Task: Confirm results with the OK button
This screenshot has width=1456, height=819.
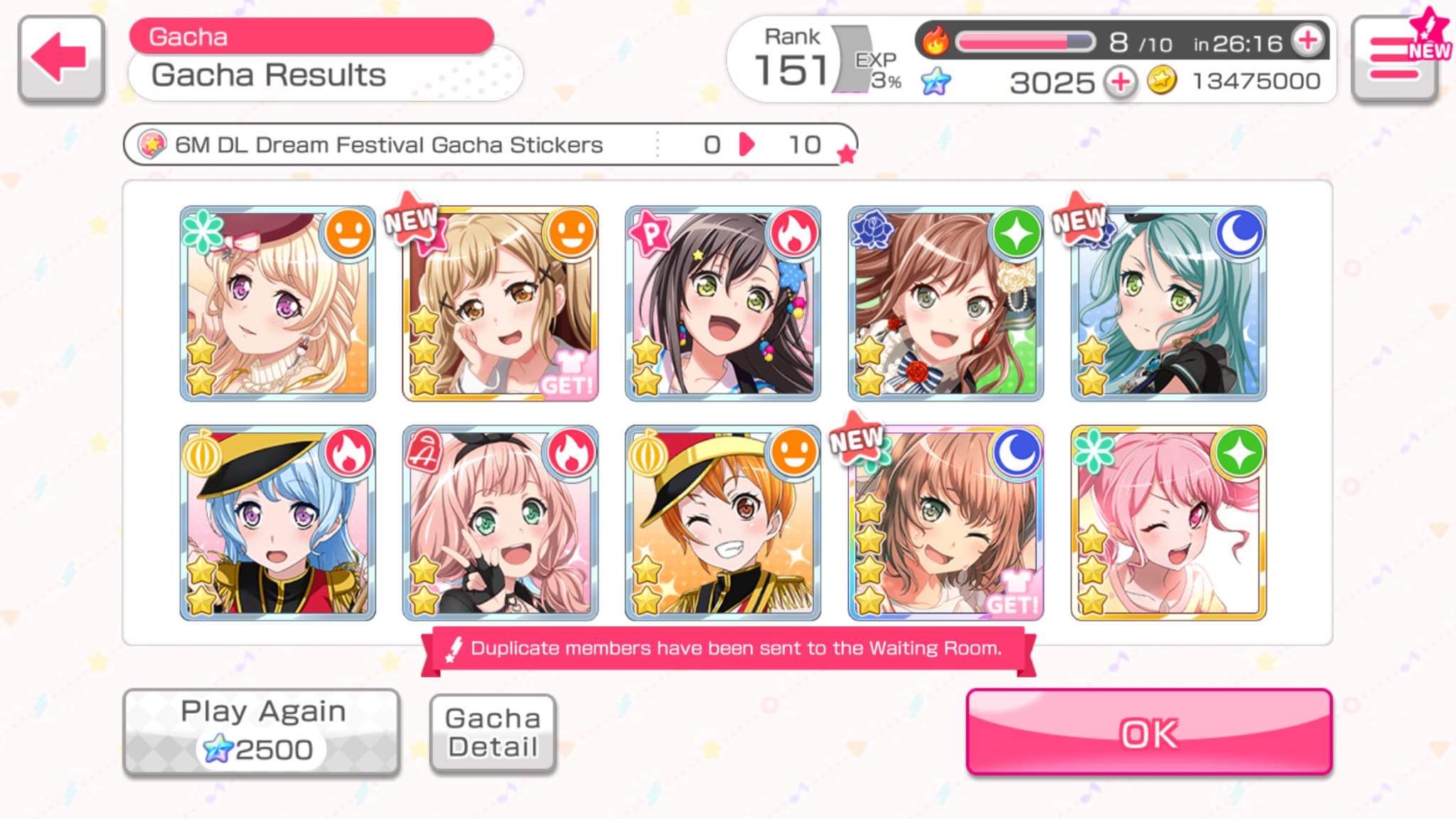Action: click(1148, 732)
